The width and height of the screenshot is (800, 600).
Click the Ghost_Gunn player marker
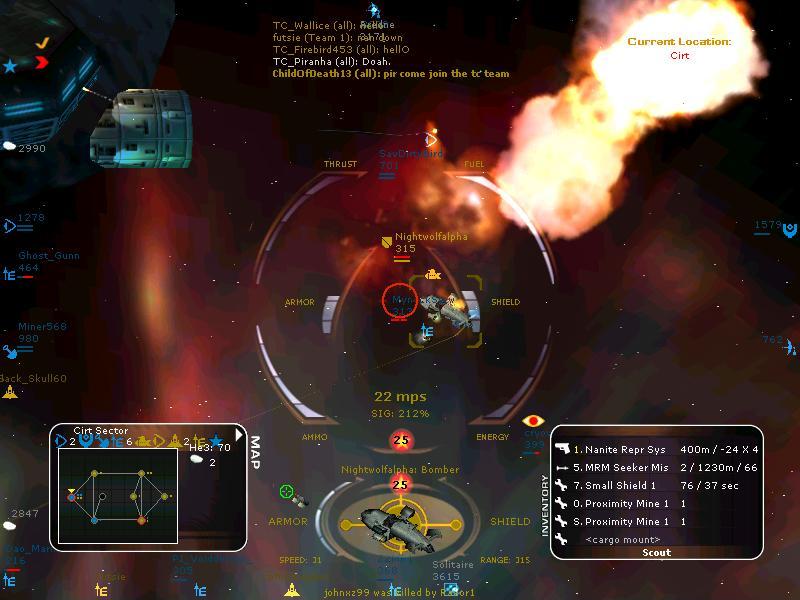click(x=48, y=256)
